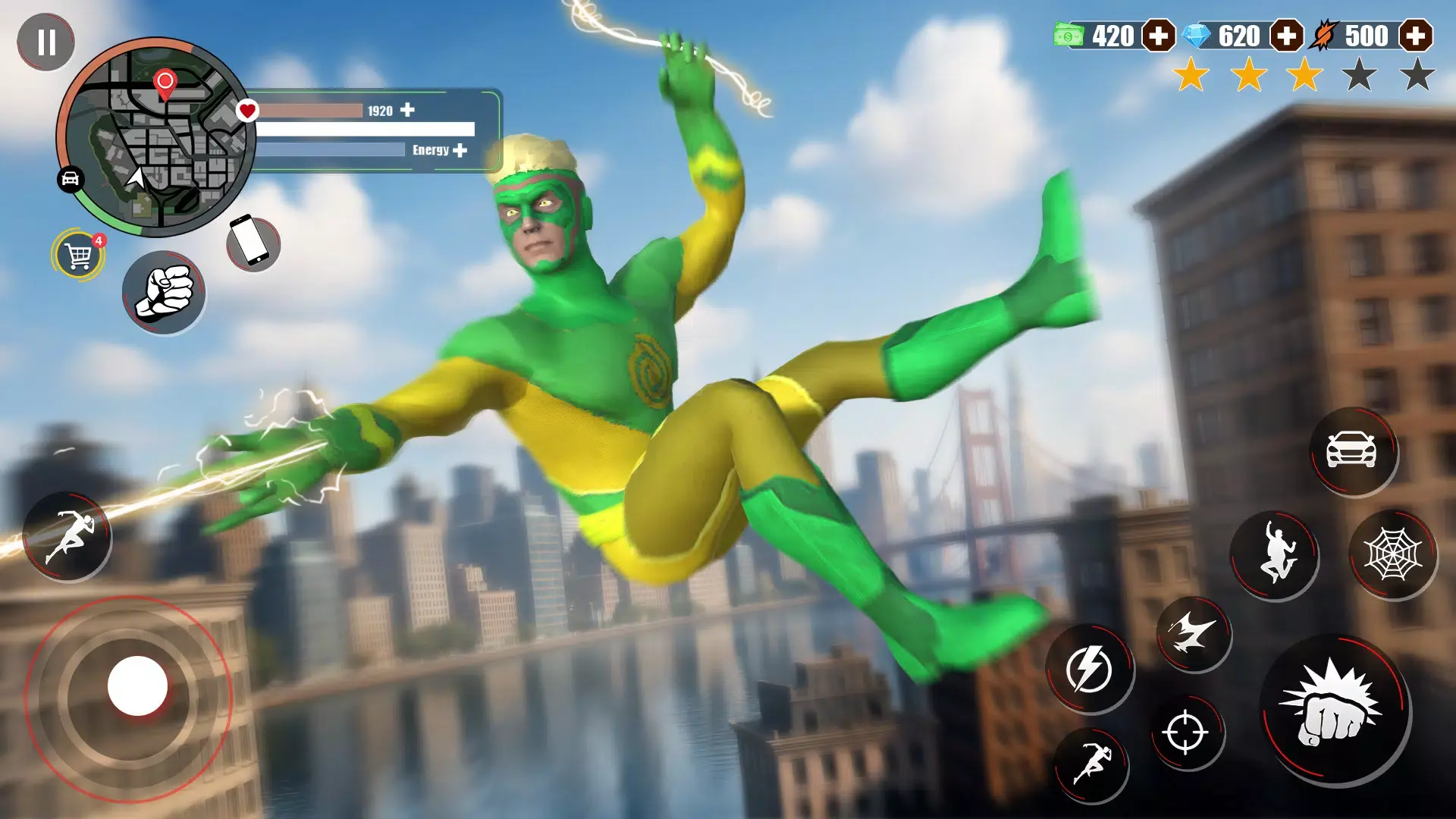The height and width of the screenshot is (819, 1456).
Task: Add more energy drink currency
Action: (x=1415, y=36)
